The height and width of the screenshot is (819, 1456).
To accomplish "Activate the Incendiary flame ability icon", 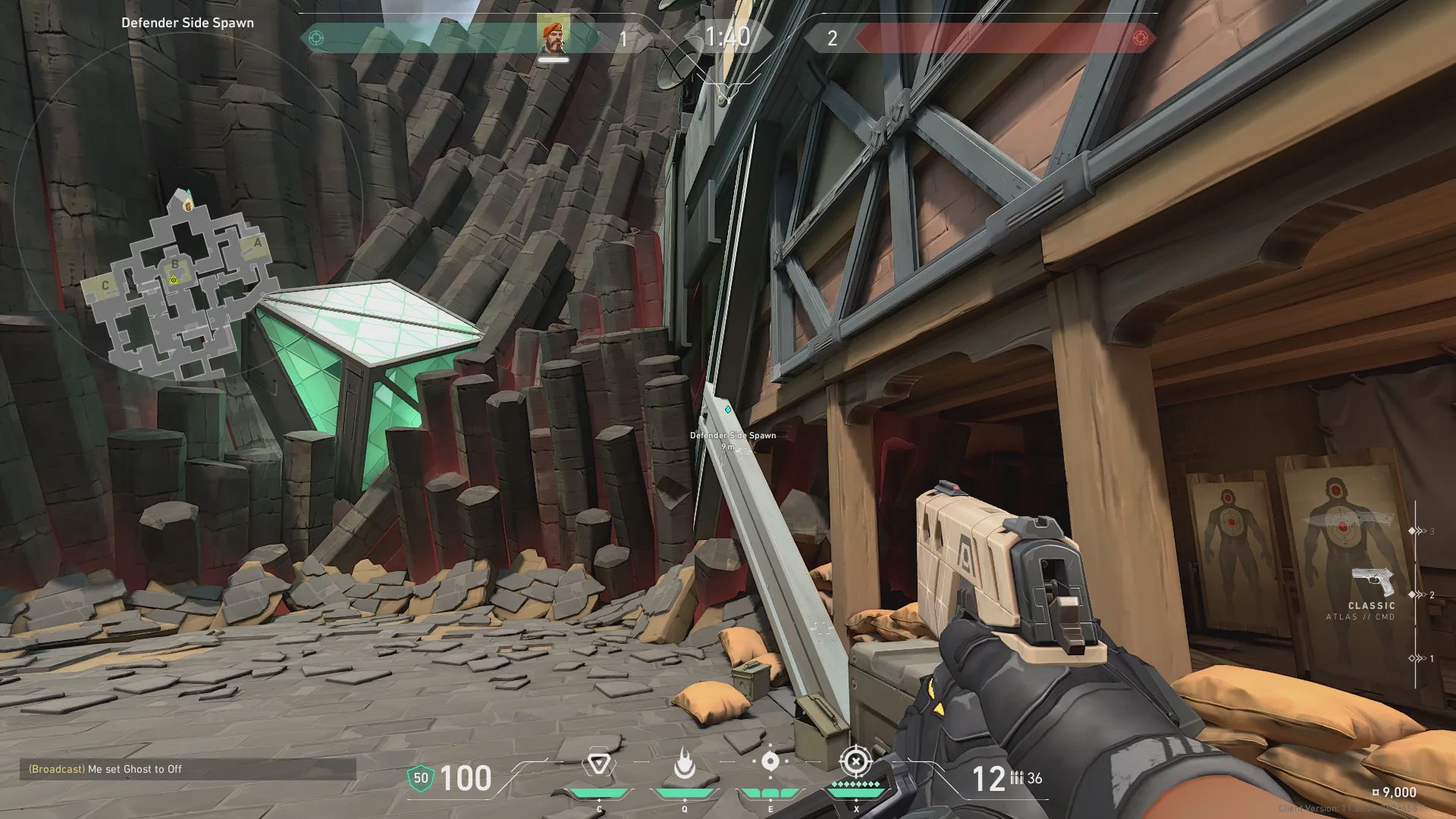I will pos(684,764).
